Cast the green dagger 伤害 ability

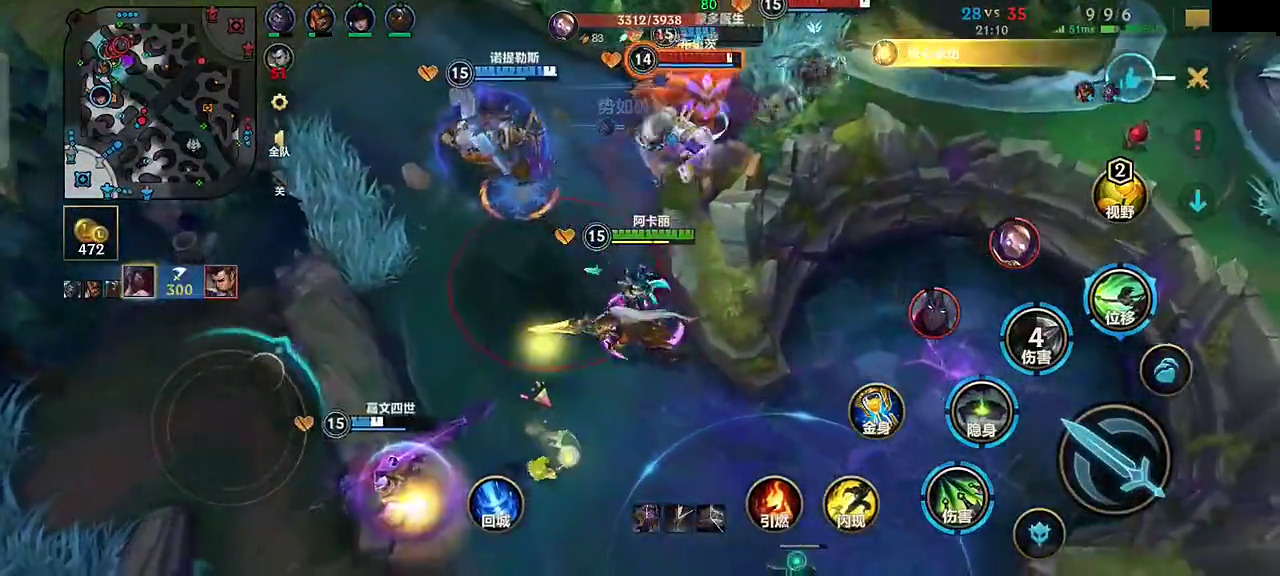pyautogui.click(x=957, y=498)
